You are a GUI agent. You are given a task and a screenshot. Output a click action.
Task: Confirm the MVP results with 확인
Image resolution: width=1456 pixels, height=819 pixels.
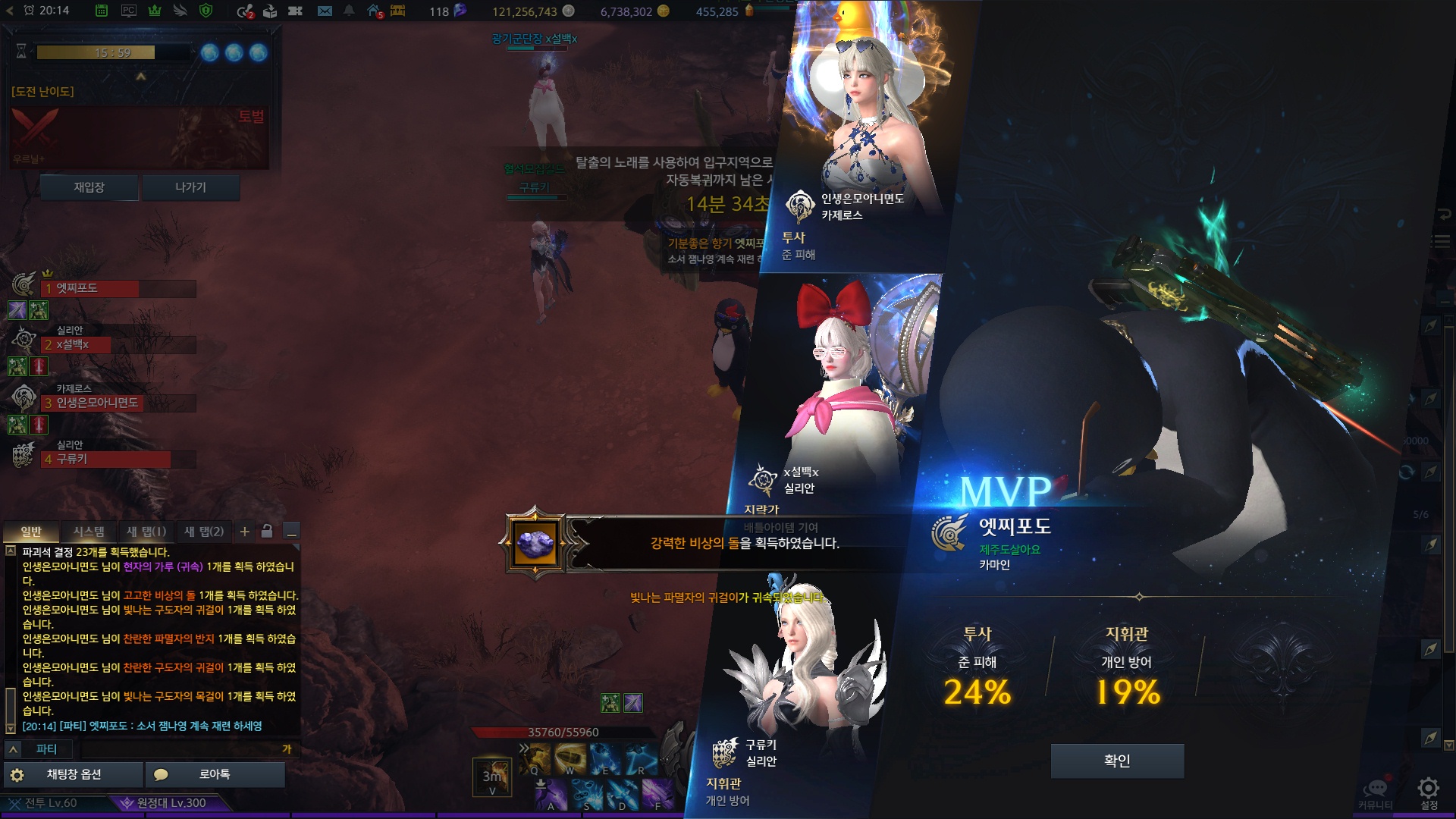point(1116,761)
